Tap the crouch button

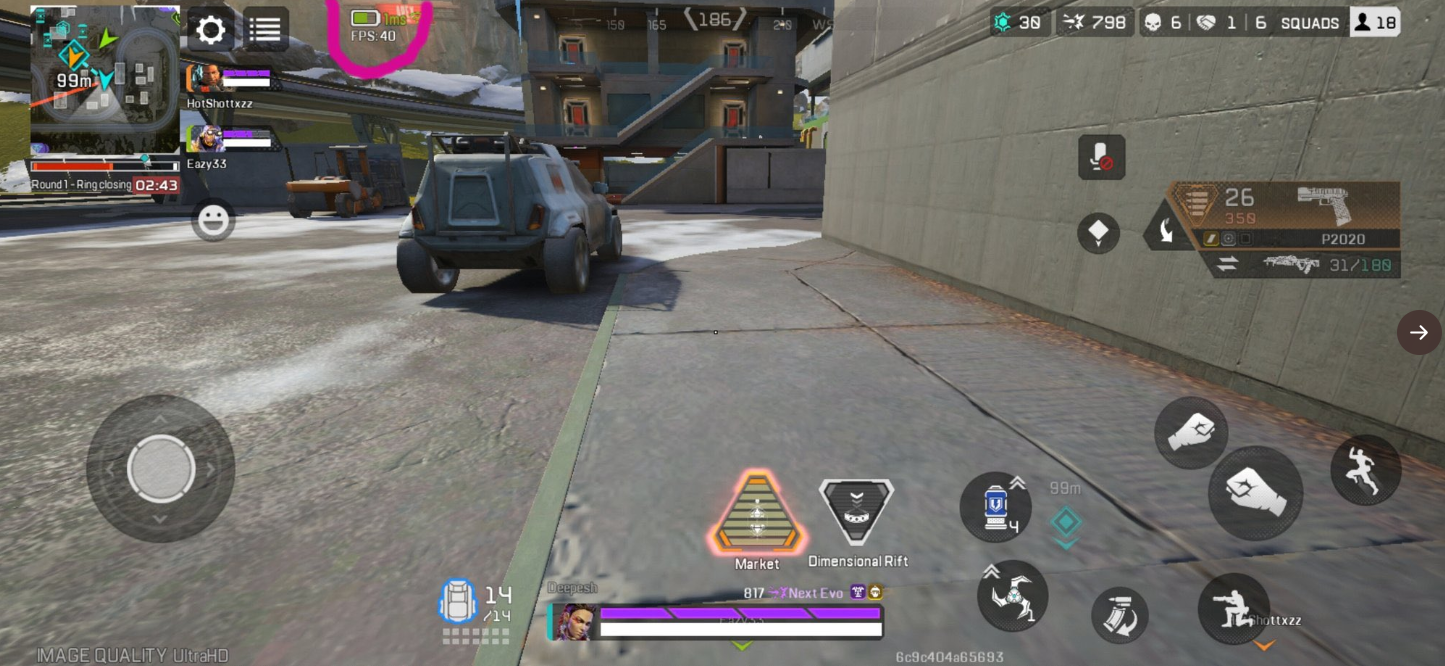tap(1233, 608)
